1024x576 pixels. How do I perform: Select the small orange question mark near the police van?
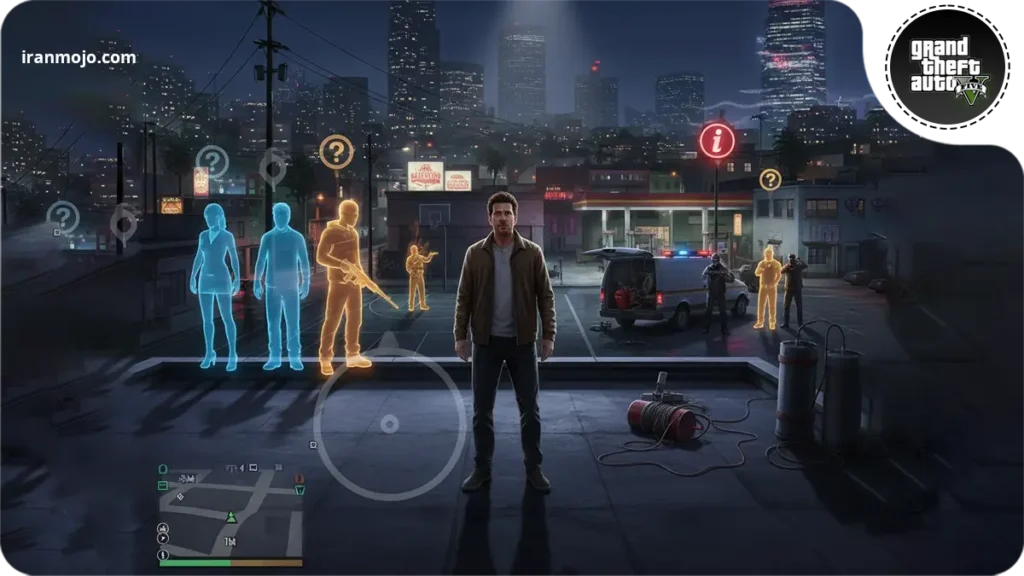(769, 180)
